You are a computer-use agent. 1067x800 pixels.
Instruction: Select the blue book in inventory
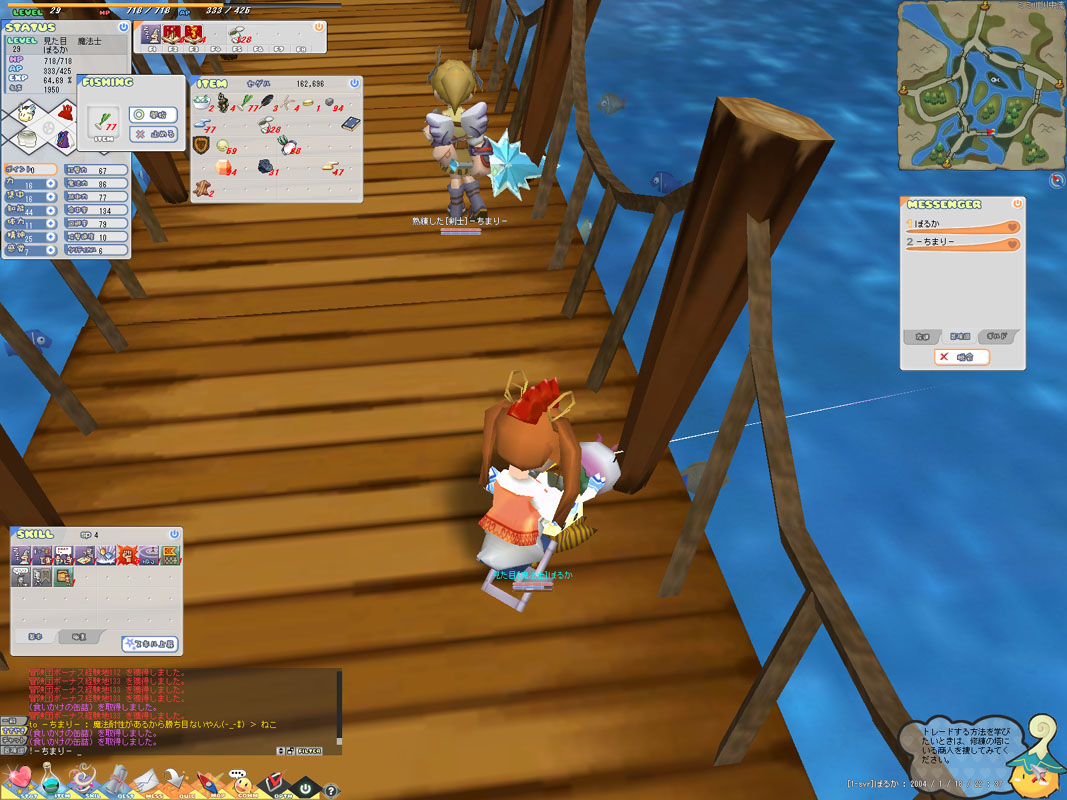[x=349, y=123]
